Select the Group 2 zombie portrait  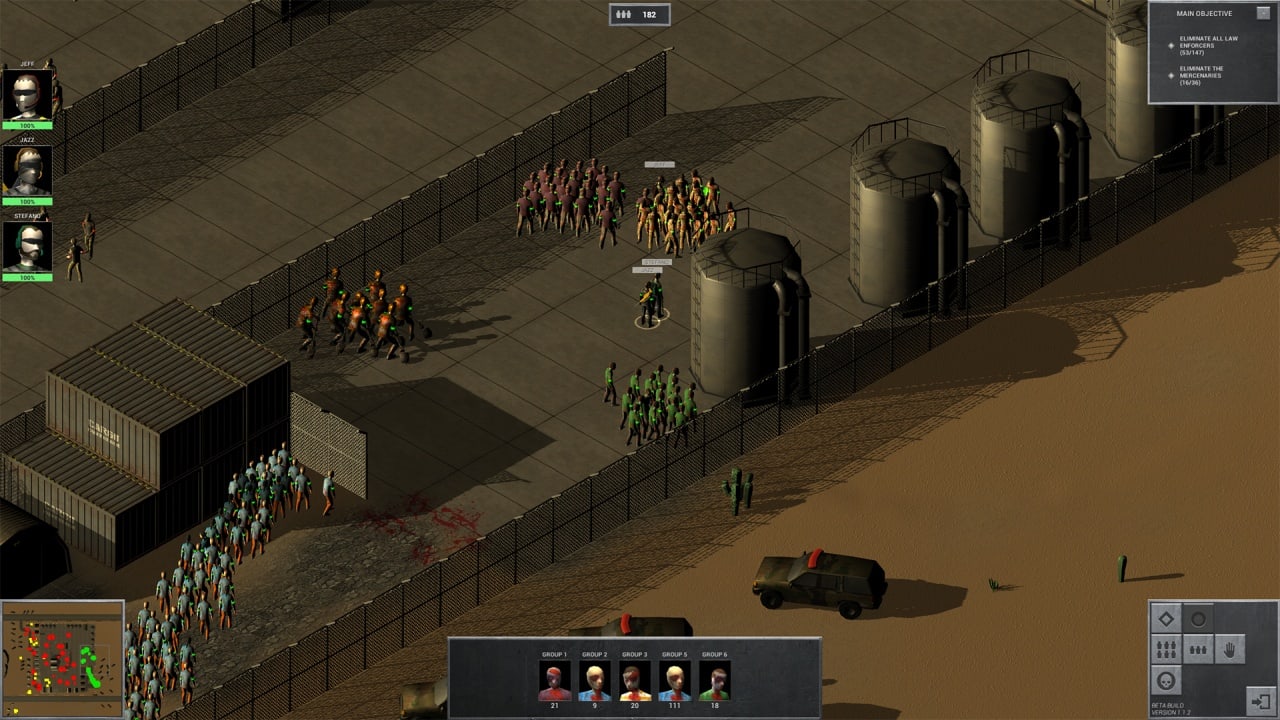coord(594,681)
